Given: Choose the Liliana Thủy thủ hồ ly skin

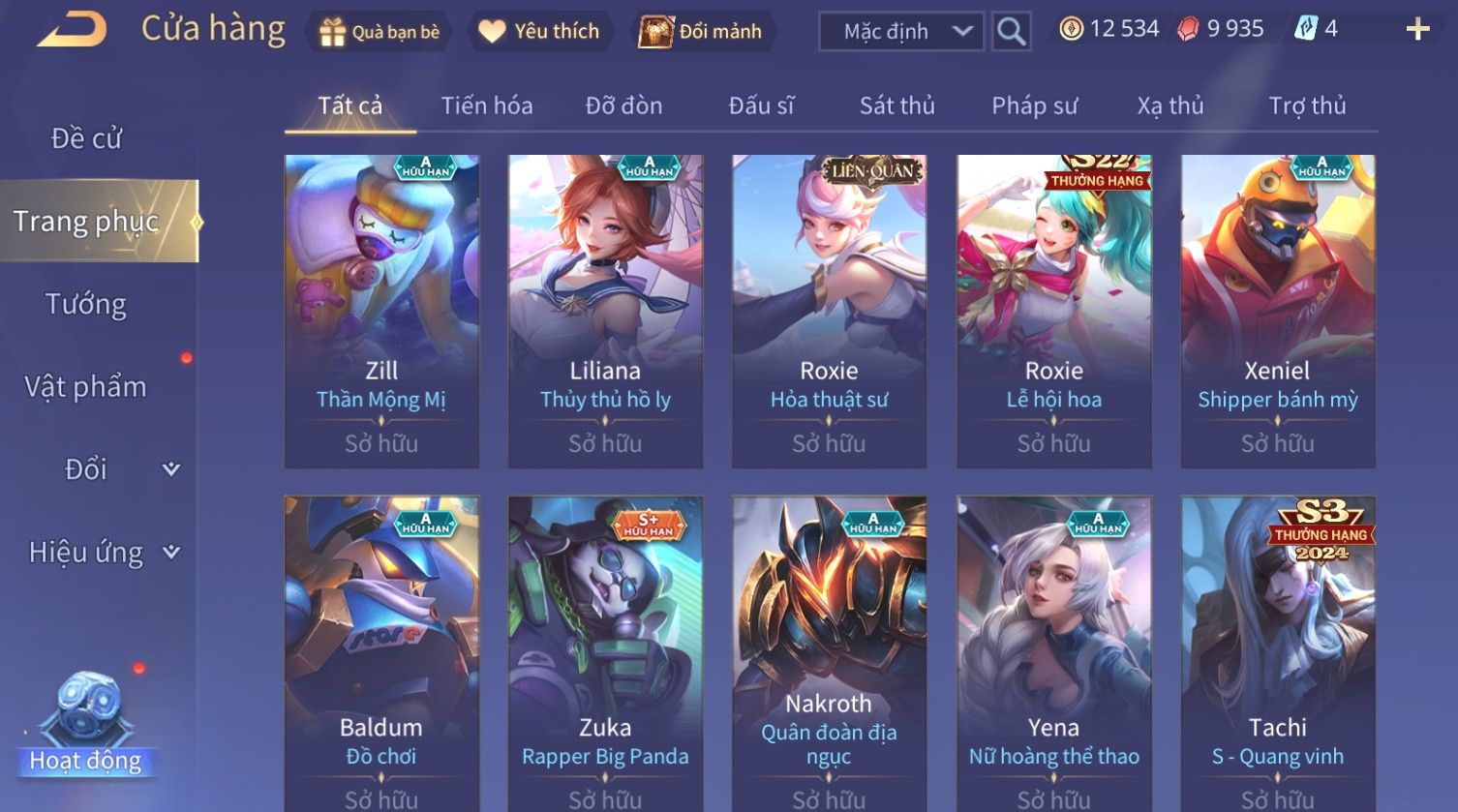Looking at the screenshot, I should coord(605,312).
